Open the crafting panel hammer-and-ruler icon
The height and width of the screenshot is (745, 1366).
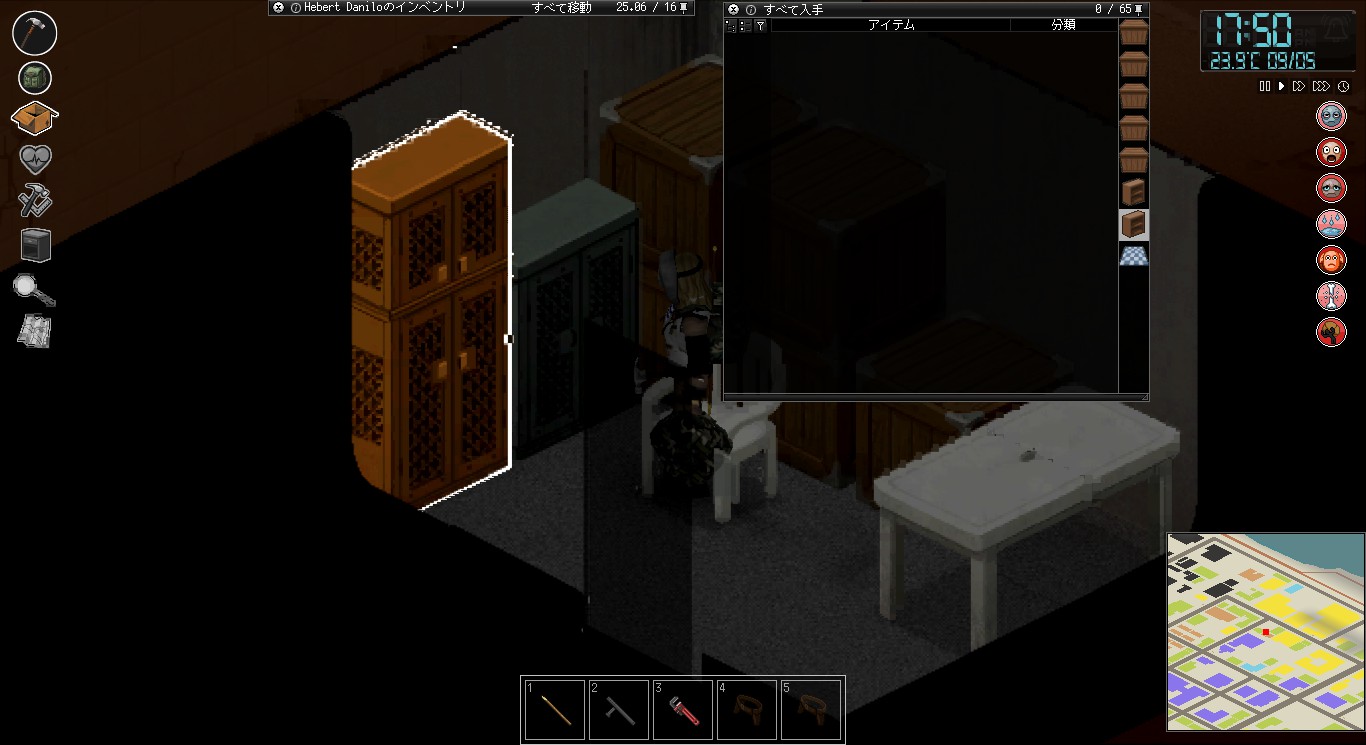(34, 202)
